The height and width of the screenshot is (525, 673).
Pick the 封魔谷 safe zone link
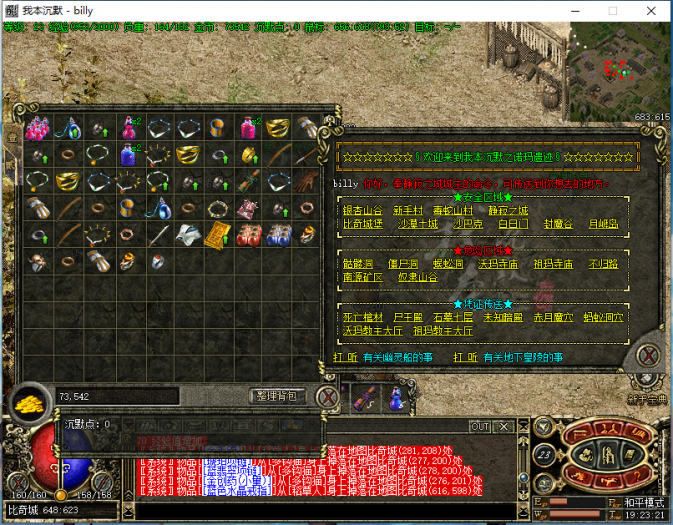[x=558, y=224]
